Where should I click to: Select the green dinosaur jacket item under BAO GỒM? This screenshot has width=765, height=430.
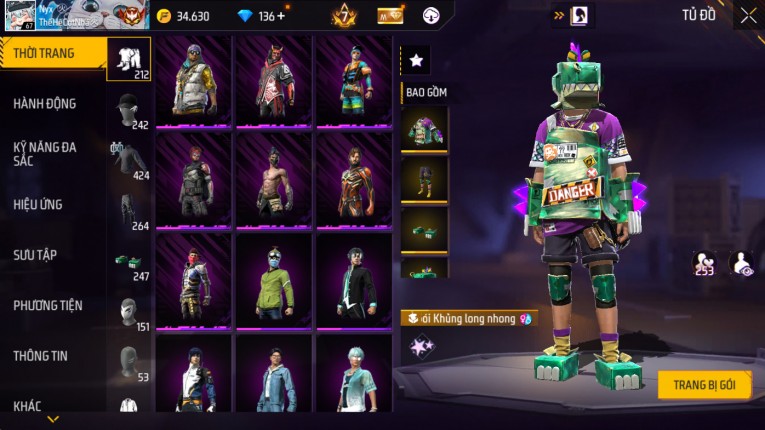[424, 128]
